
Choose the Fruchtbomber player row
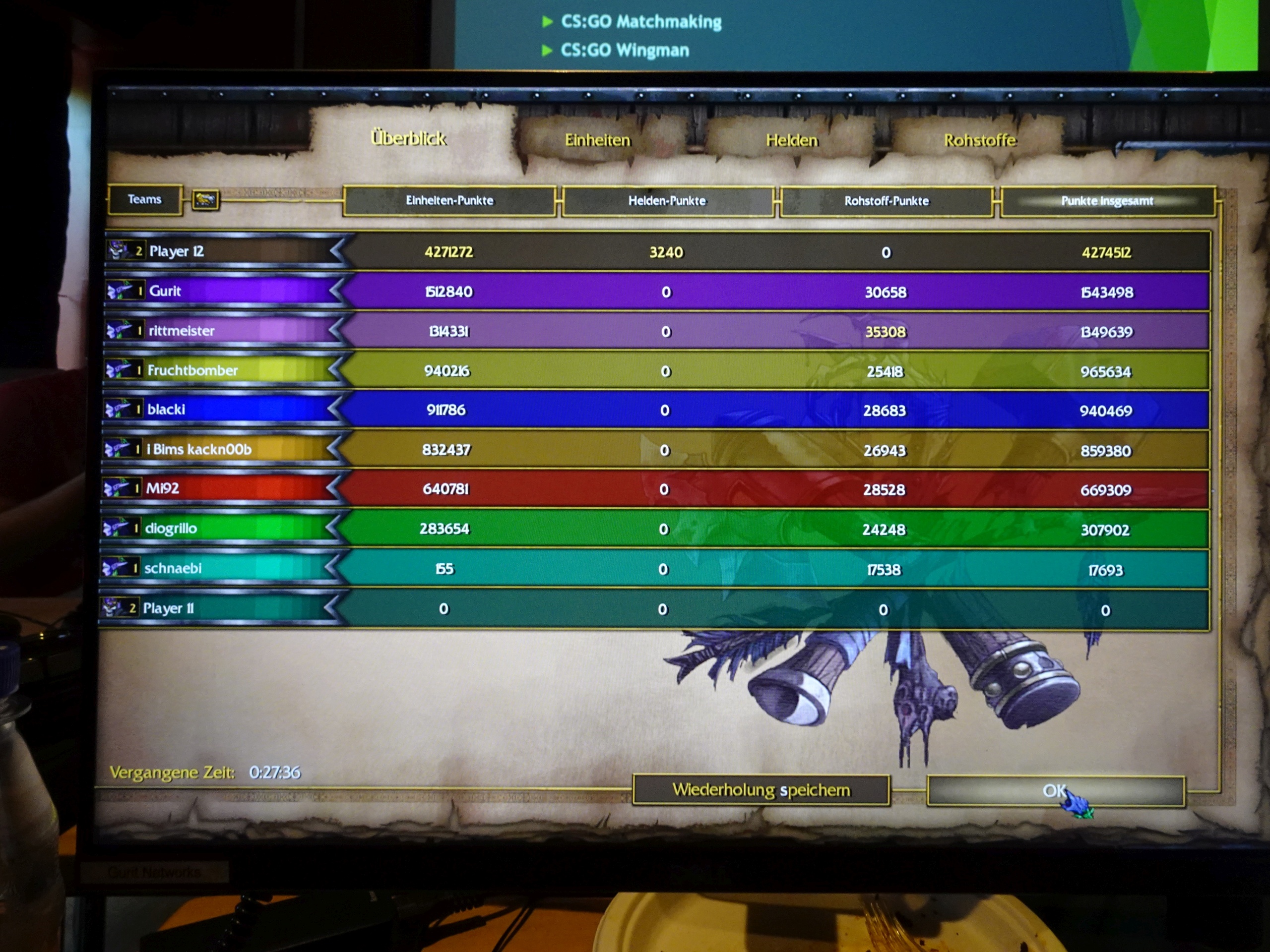click(192, 370)
